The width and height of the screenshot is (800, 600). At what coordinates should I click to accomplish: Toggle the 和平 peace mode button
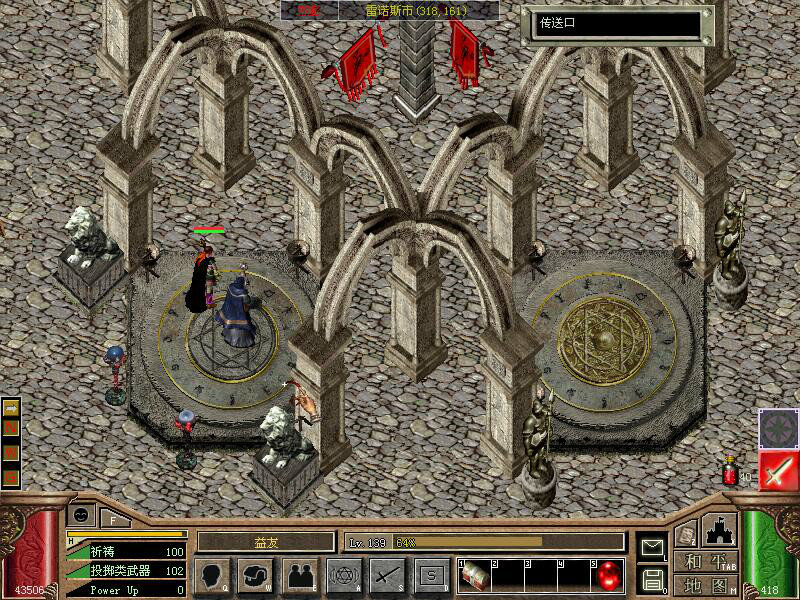[x=707, y=562]
